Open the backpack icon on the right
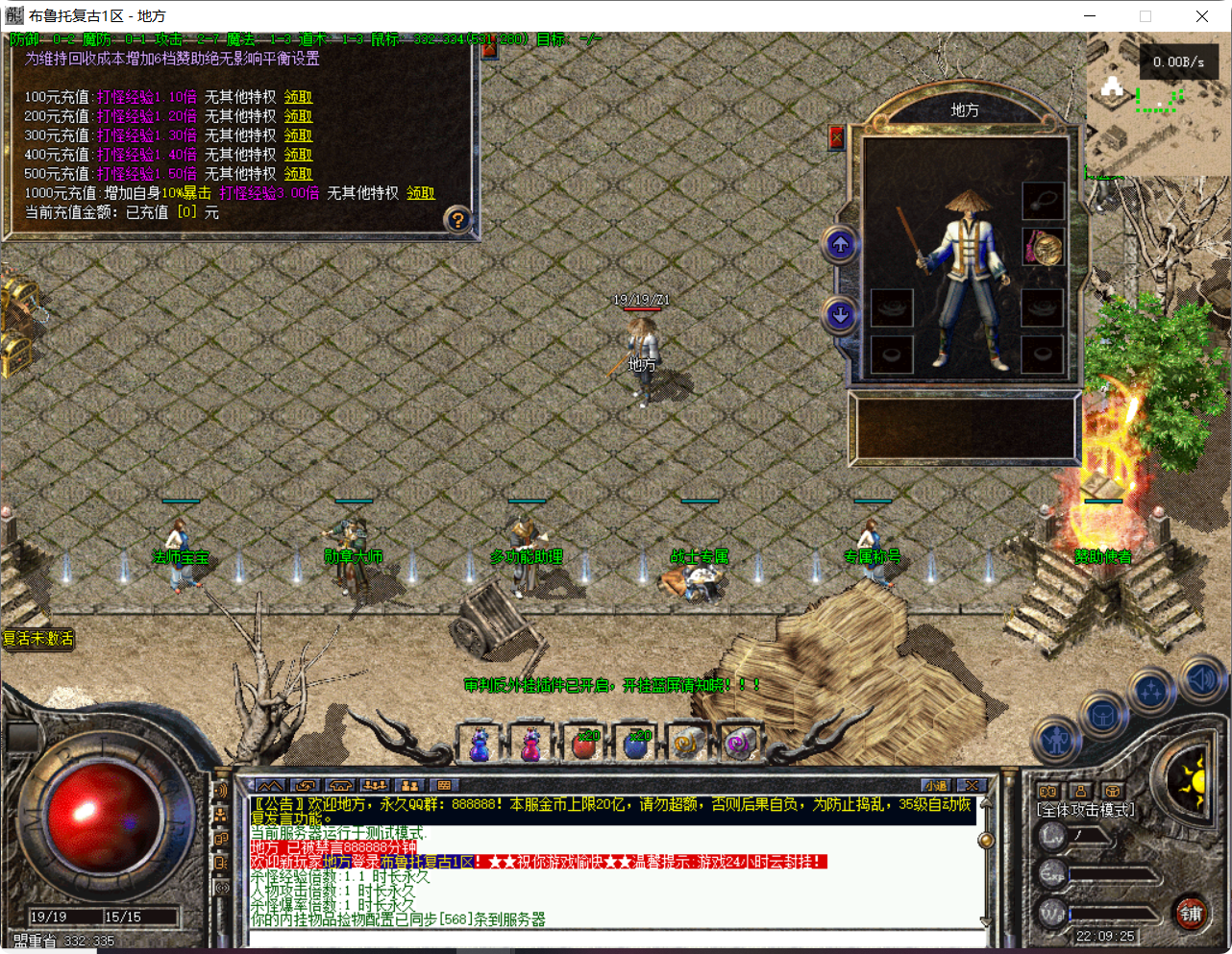1232x954 pixels. 1103,715
